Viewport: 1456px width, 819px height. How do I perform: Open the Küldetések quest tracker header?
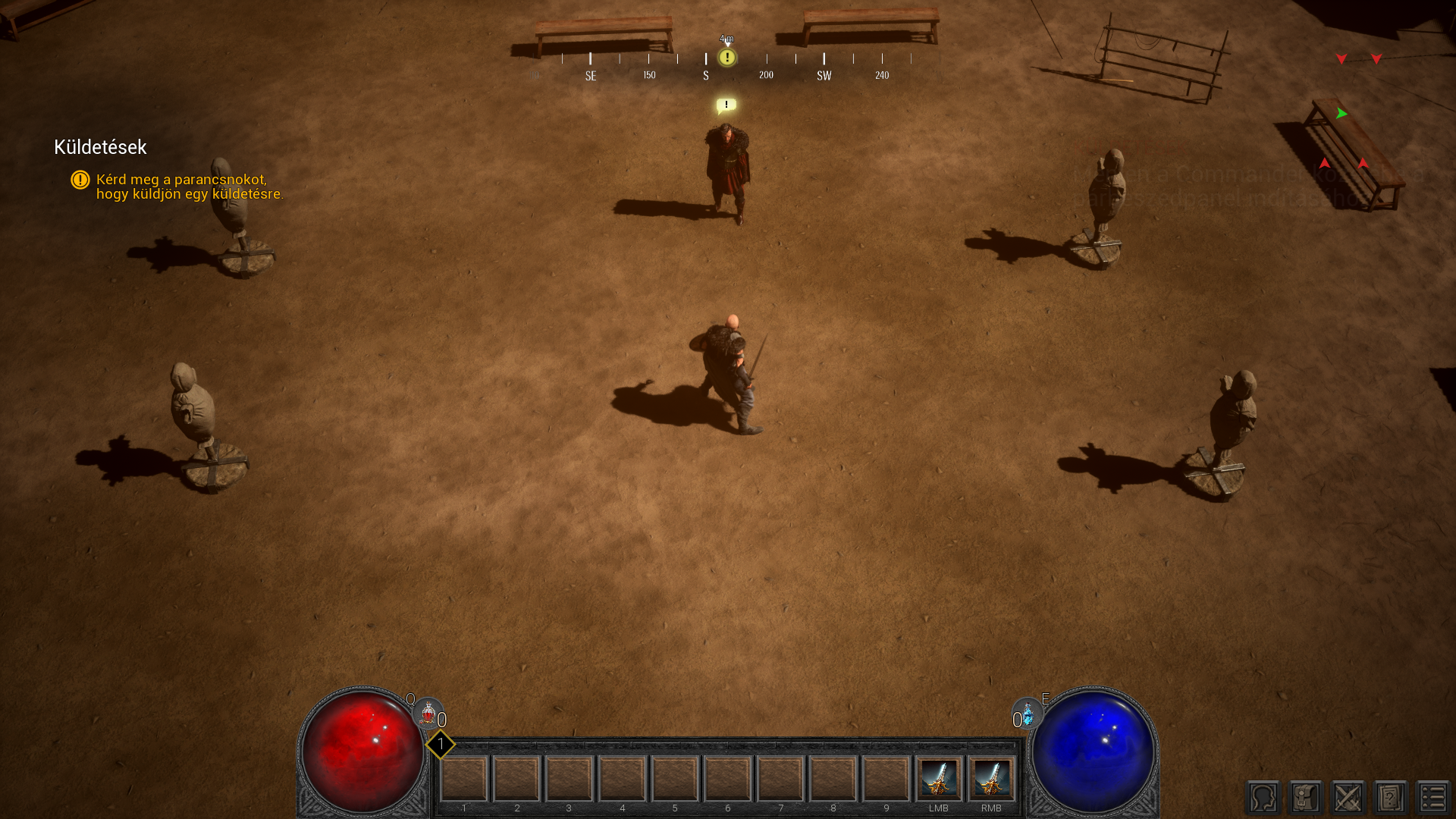(x=100, y=147)
